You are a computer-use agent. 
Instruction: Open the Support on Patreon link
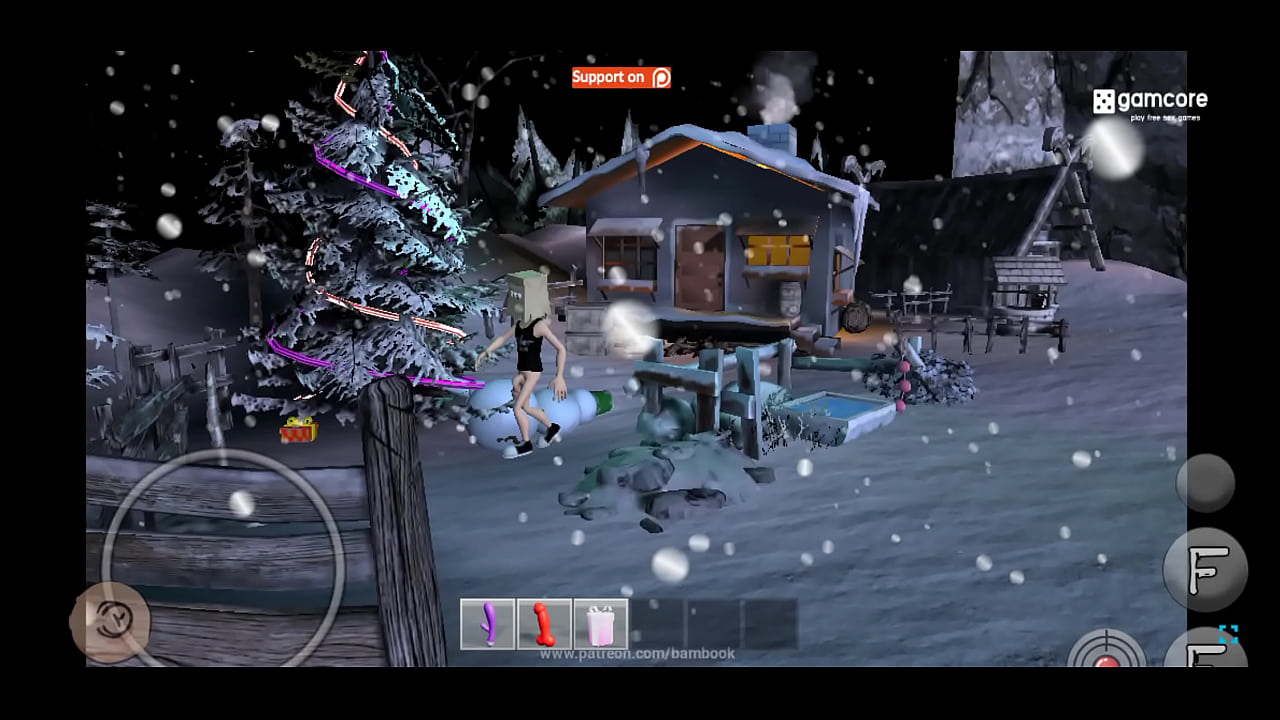621,77
